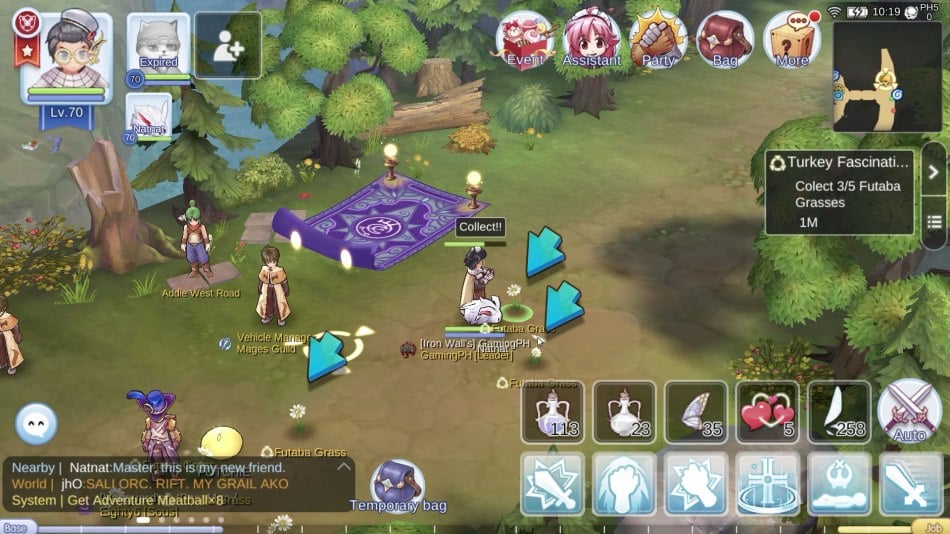
Task: Open the More menu
Action: pyautogui.click(x=792, y=40)
